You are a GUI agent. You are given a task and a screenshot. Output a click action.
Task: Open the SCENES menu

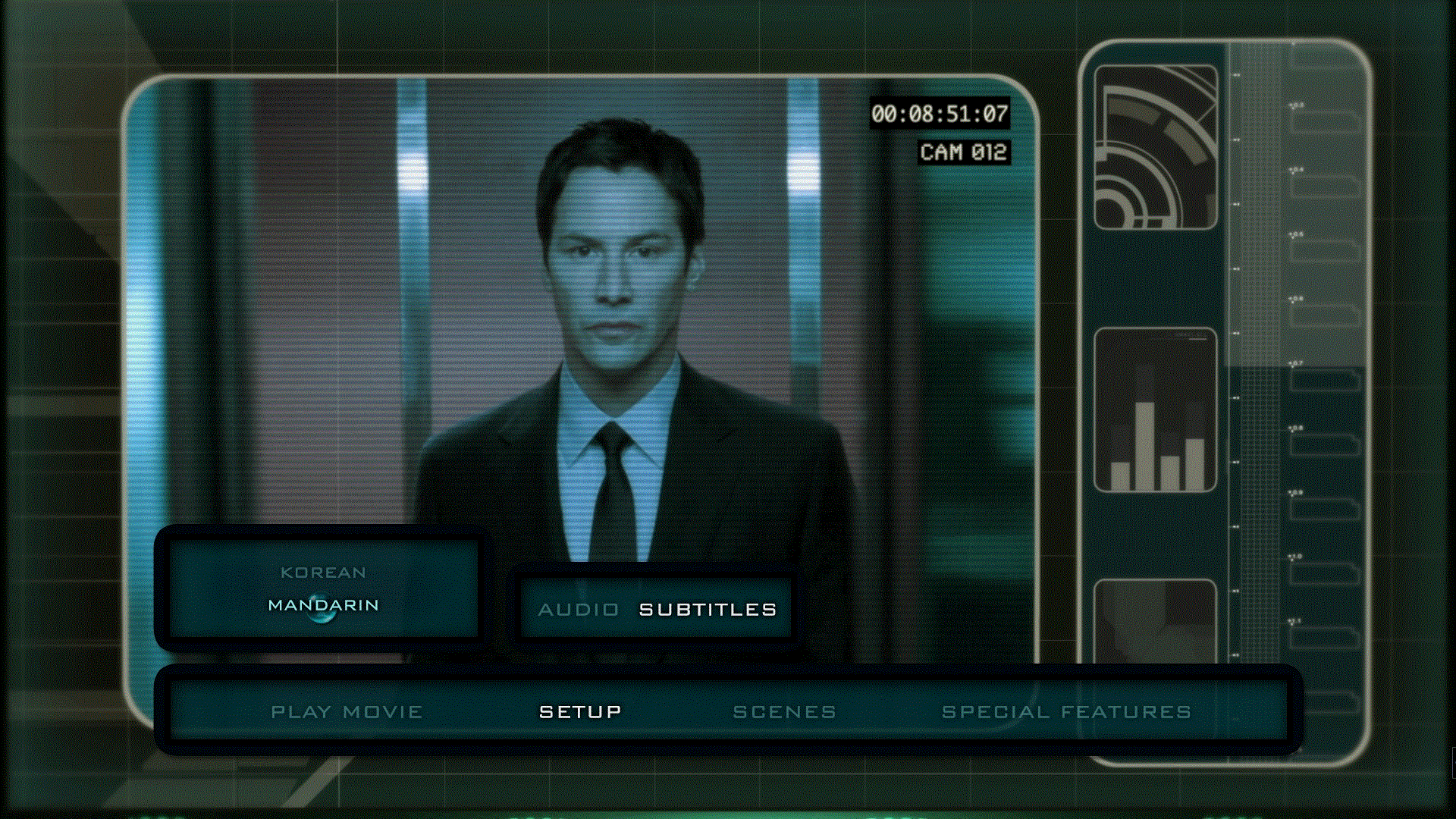coord(784,711)
